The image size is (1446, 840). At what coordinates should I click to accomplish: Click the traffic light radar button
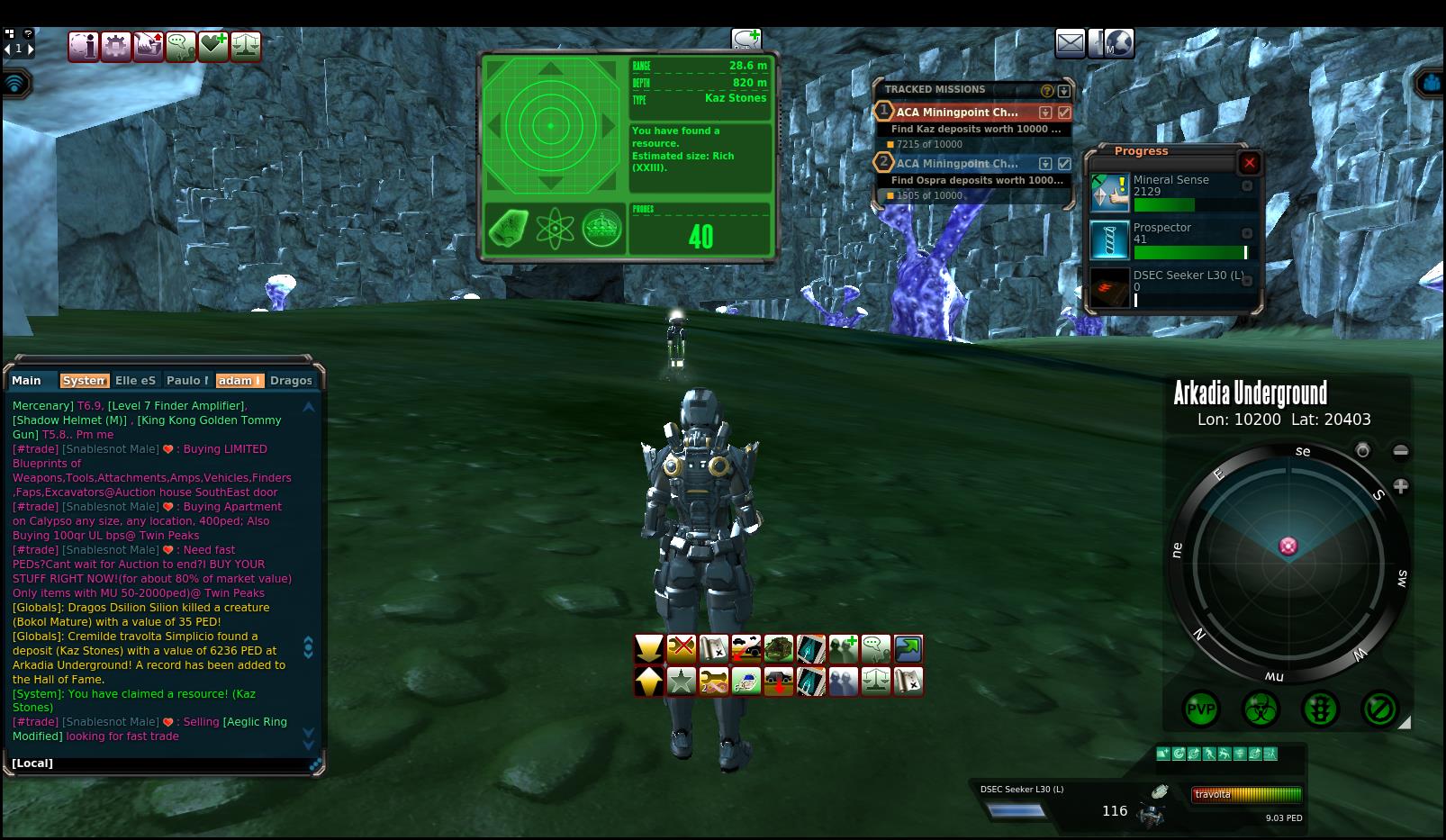click(1320, 709)
